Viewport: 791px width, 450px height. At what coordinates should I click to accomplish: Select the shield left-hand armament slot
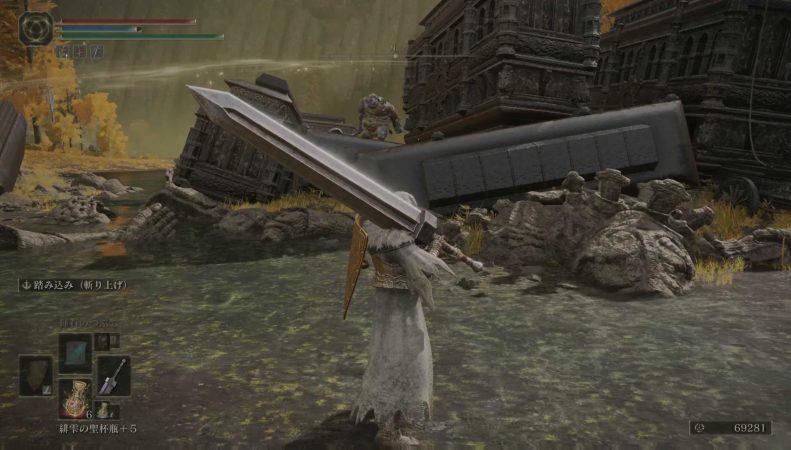(35, 376)
